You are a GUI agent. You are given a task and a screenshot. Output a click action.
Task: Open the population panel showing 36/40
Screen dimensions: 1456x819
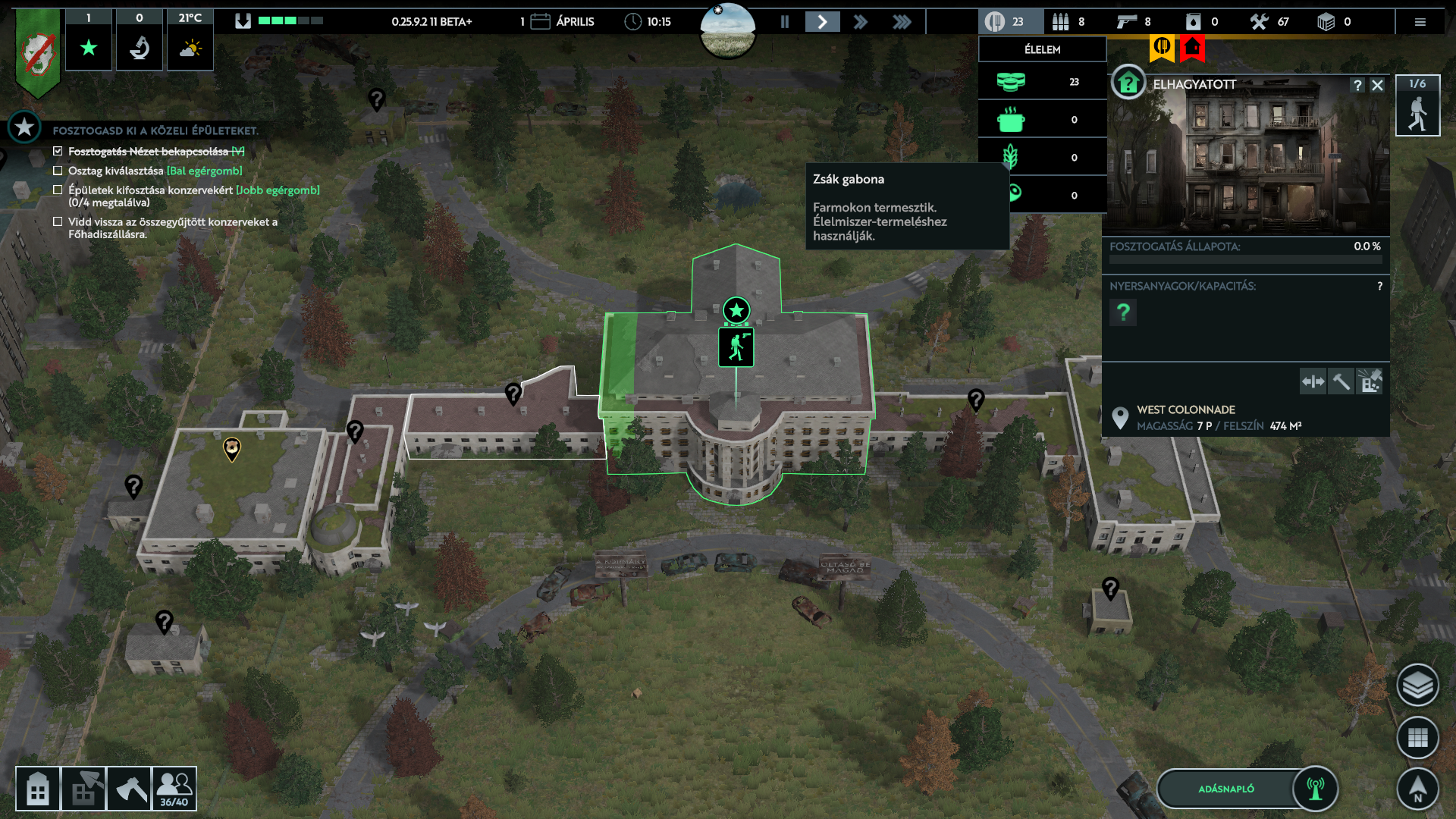(174, 789)
